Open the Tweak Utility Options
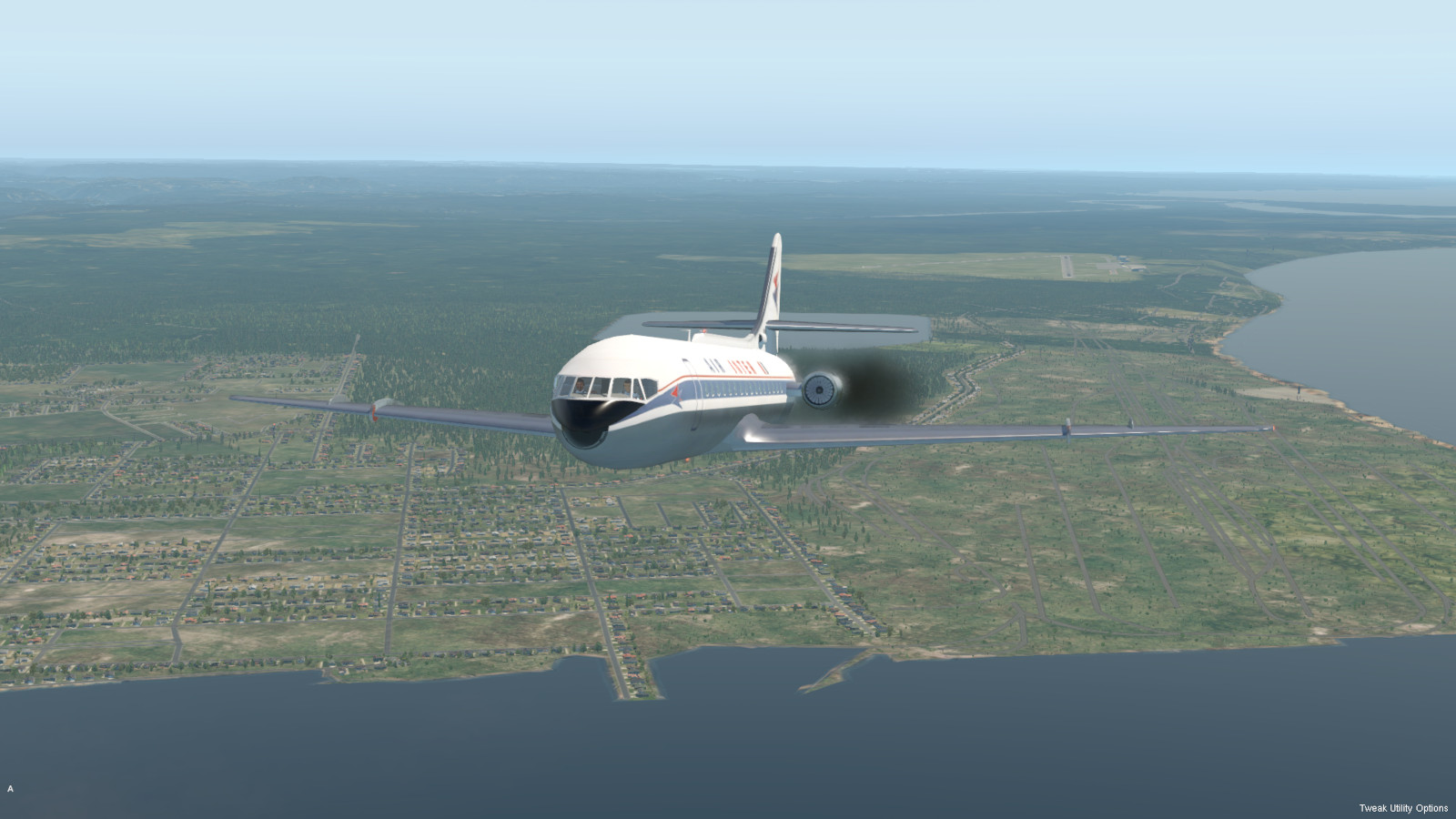This screenshot has width=1456, height=819. click(x=1402, y=808)
